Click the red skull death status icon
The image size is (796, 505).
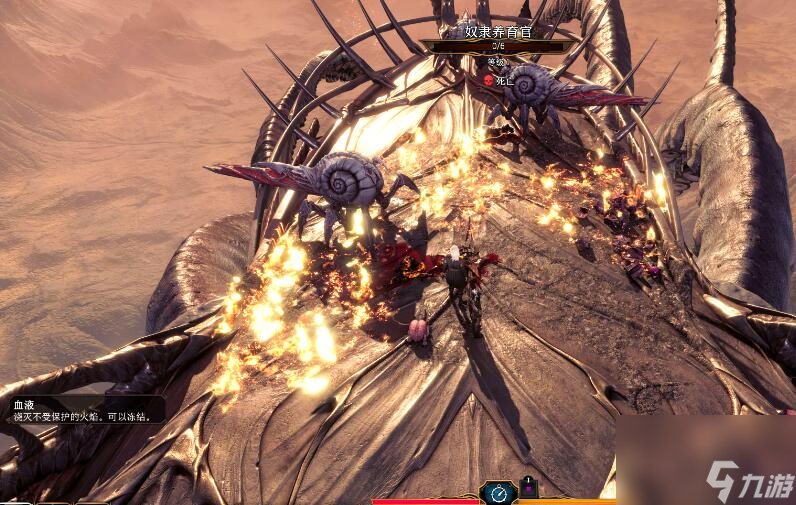click(489, 80)
